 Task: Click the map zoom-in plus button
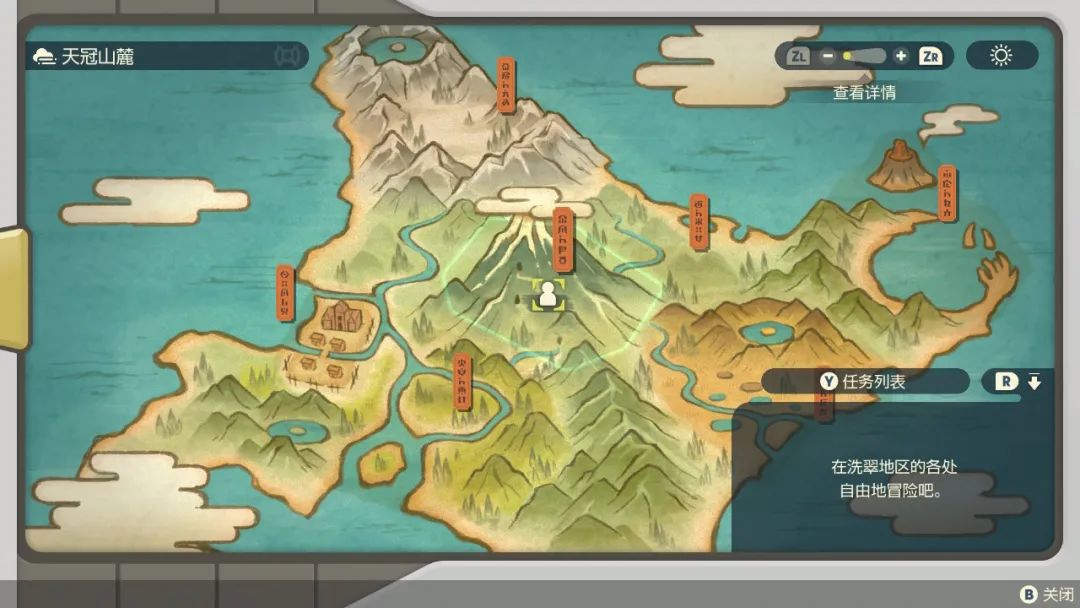[901, 56]
